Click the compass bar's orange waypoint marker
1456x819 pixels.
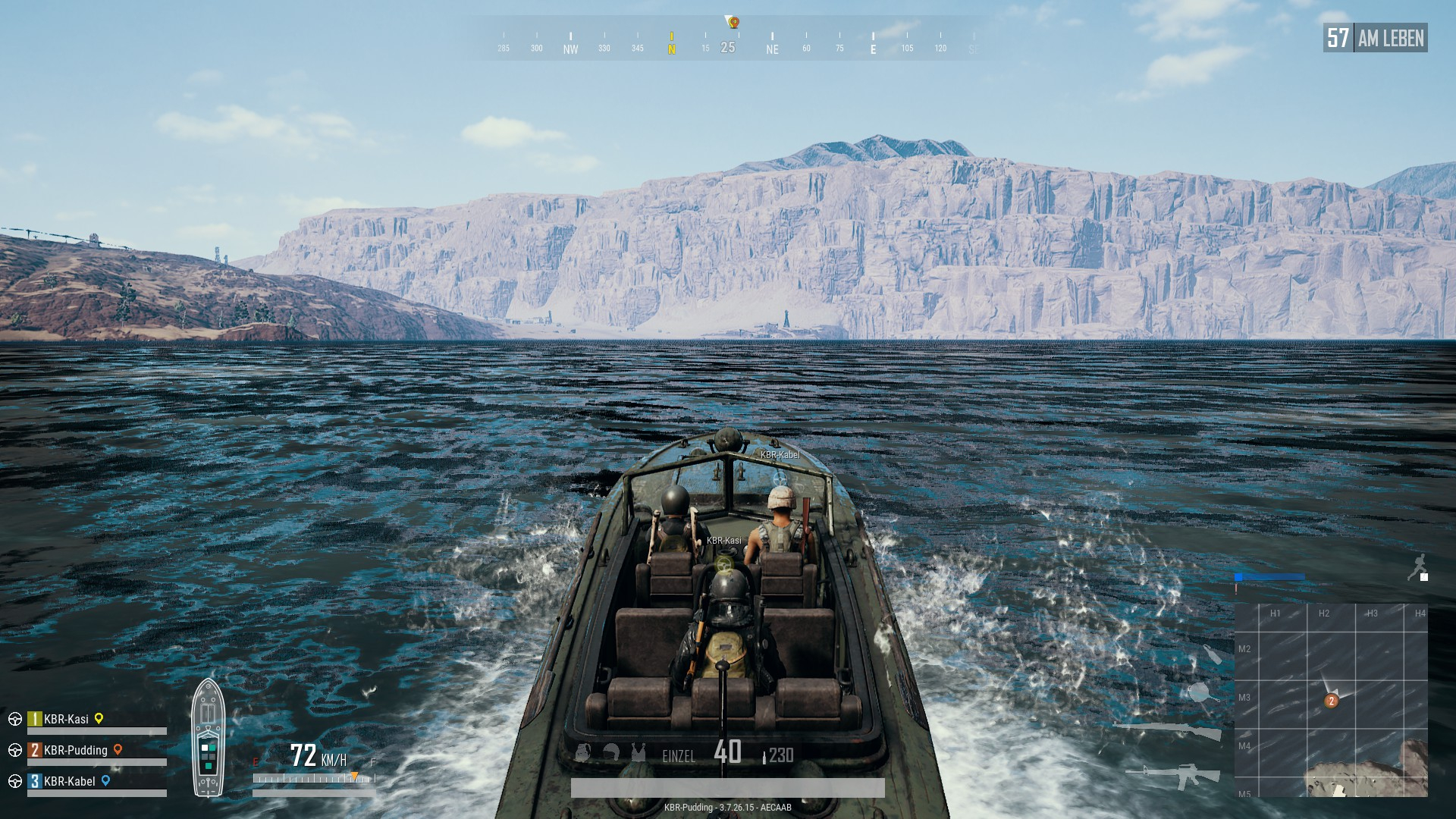click(733, 23)
